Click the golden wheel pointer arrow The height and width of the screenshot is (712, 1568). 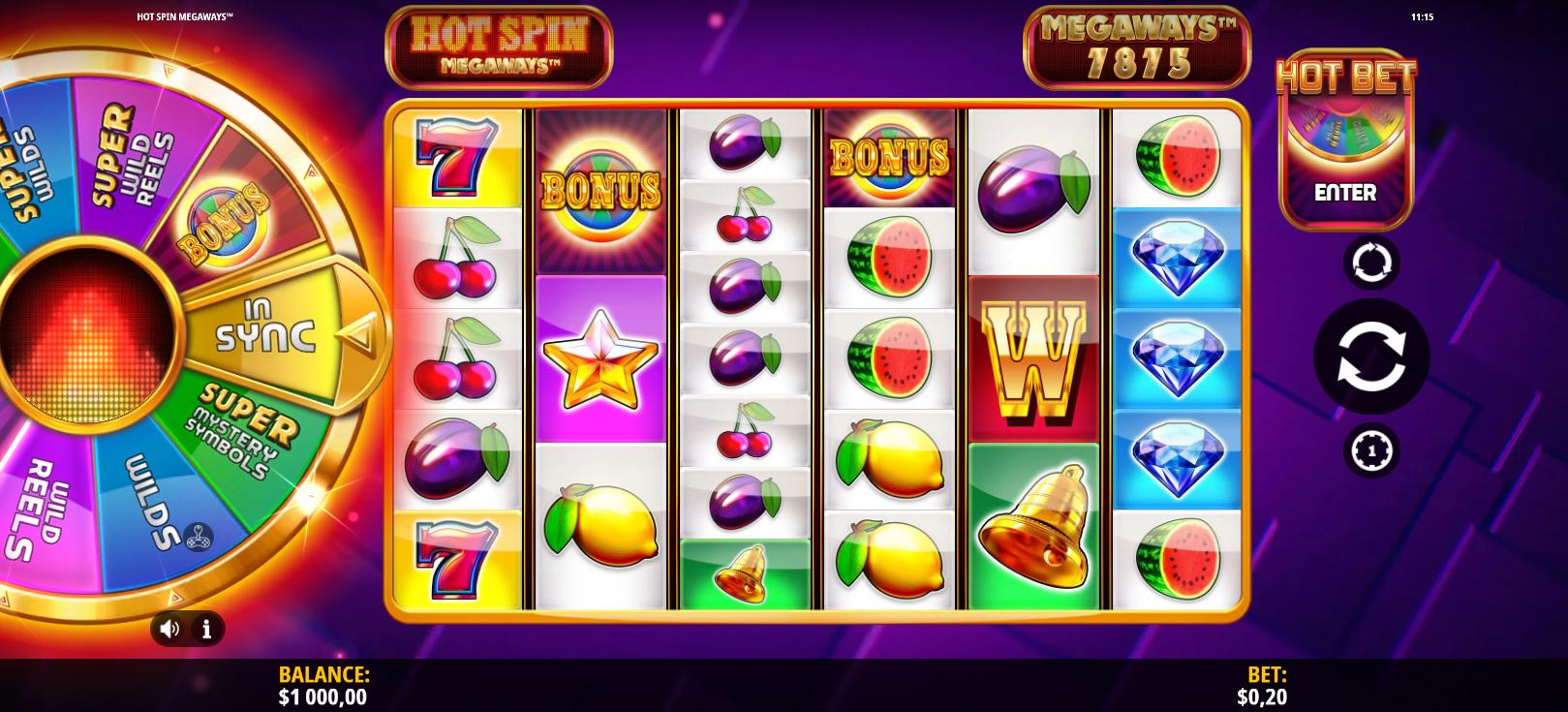358,334
